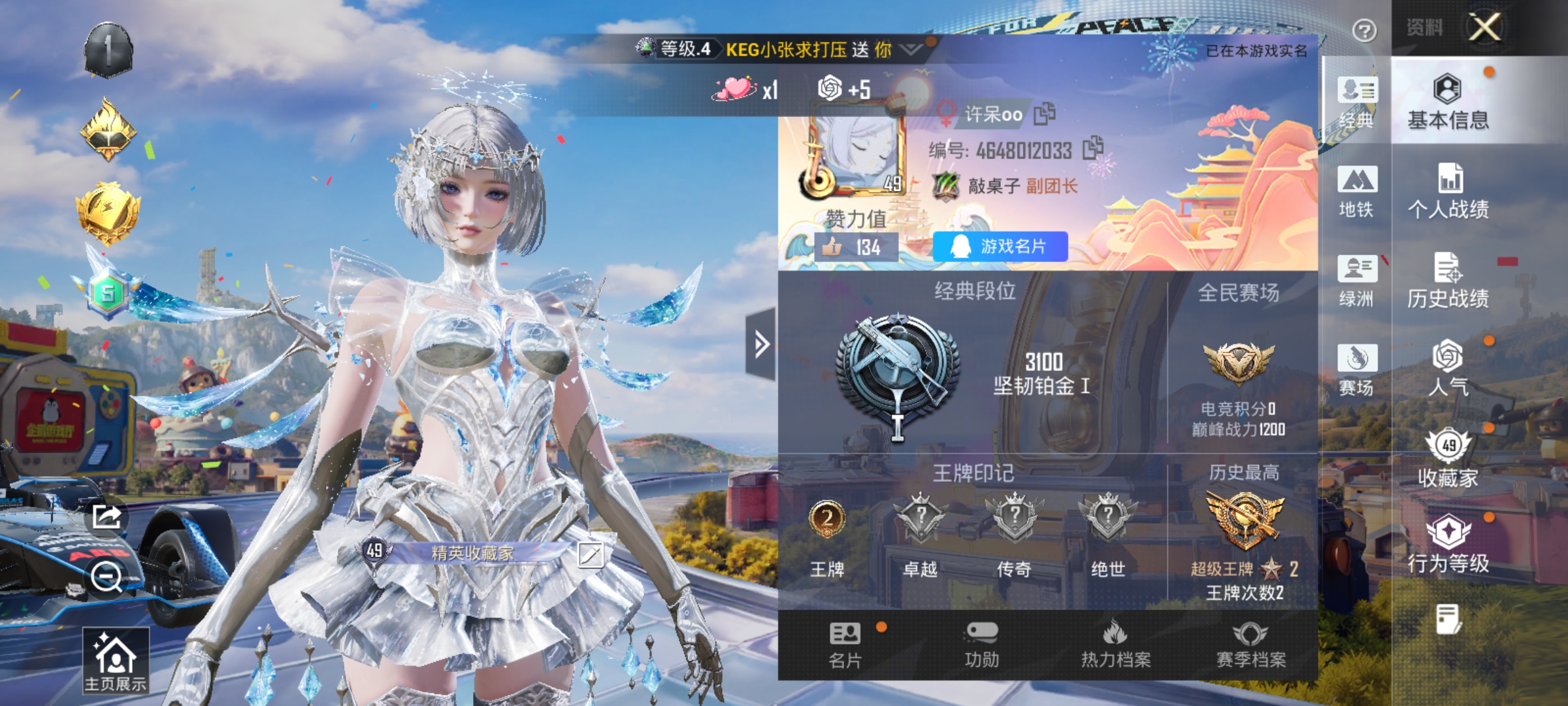Open the 名片 card tab at bottom
The height and width of the screenshot is (706, 1568).
tap(845, 645)
